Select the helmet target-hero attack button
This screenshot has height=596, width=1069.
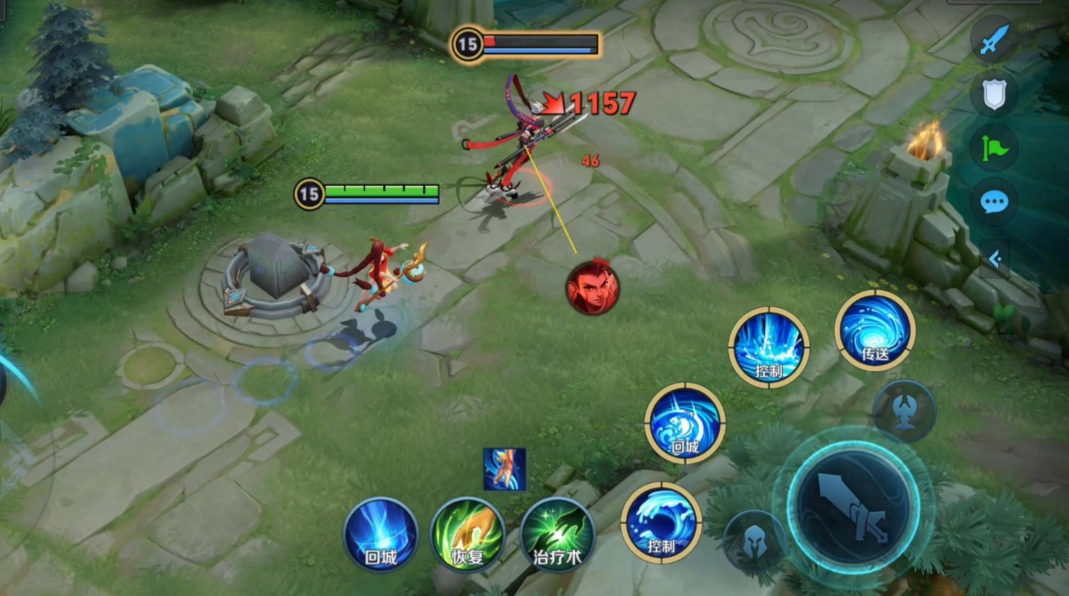(x=753, y=541)
